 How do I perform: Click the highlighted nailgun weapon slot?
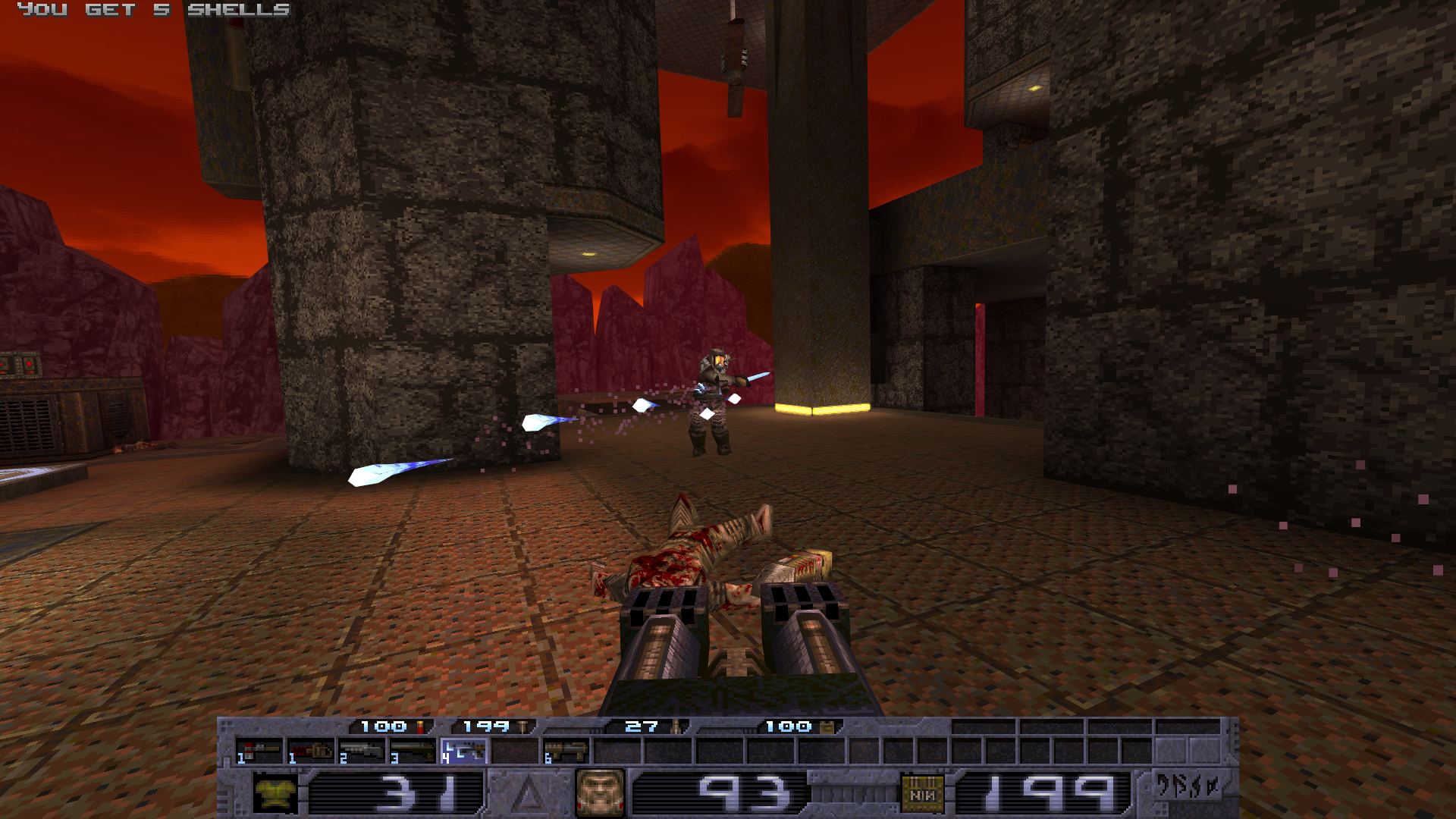click(464, 752)
